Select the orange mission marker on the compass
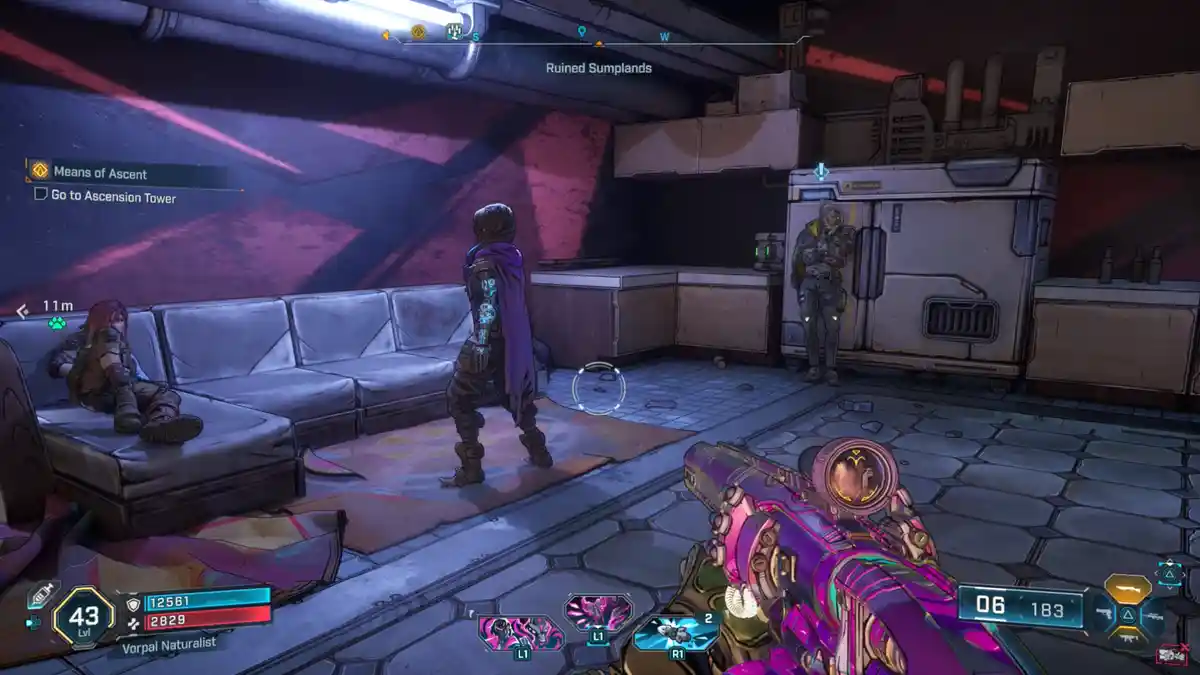Screen dimensions: 1200x675 click(418, 33)
